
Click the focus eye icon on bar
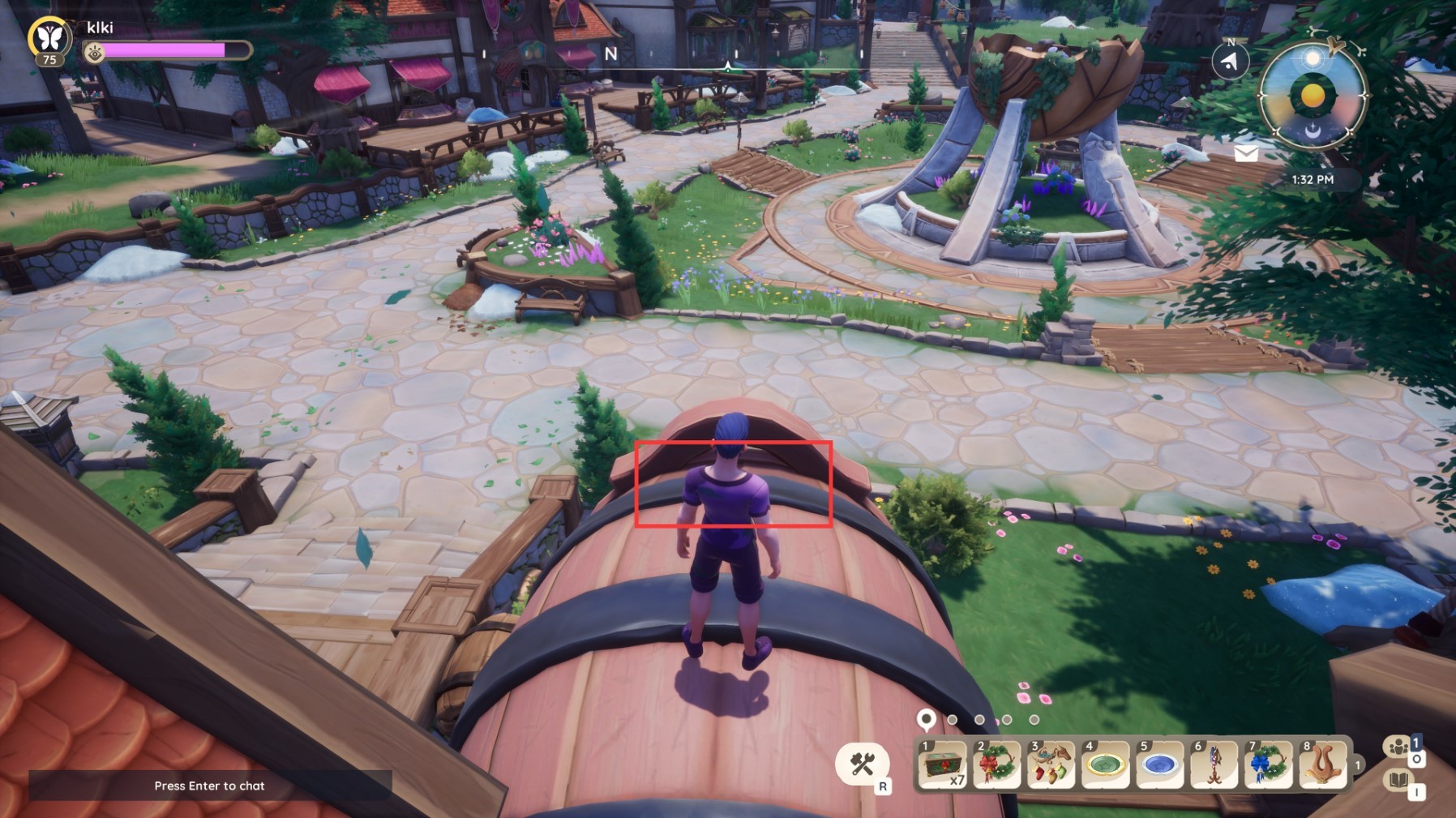click(95, 53)
